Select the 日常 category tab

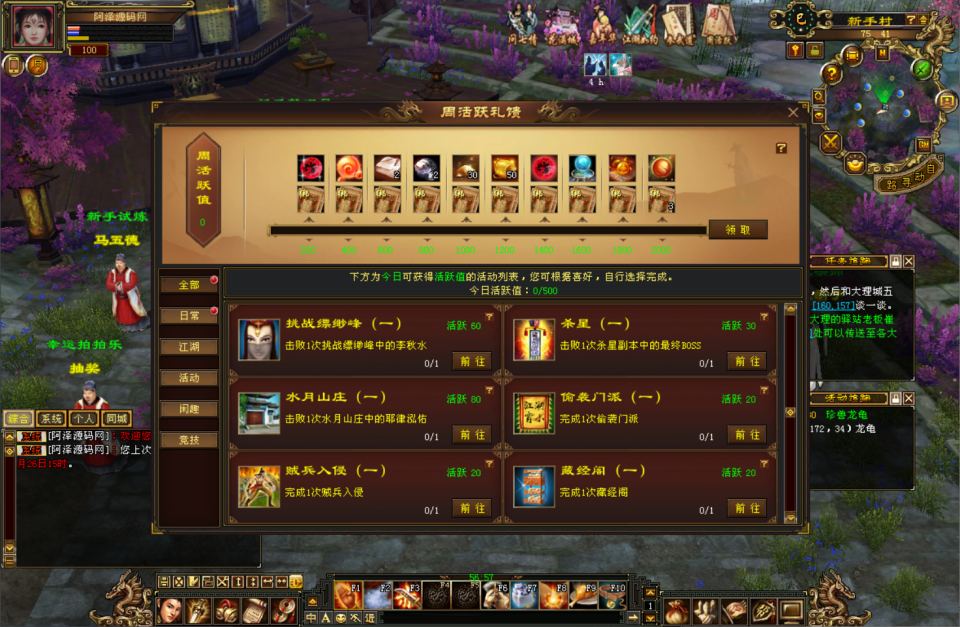tap(188, 316)
